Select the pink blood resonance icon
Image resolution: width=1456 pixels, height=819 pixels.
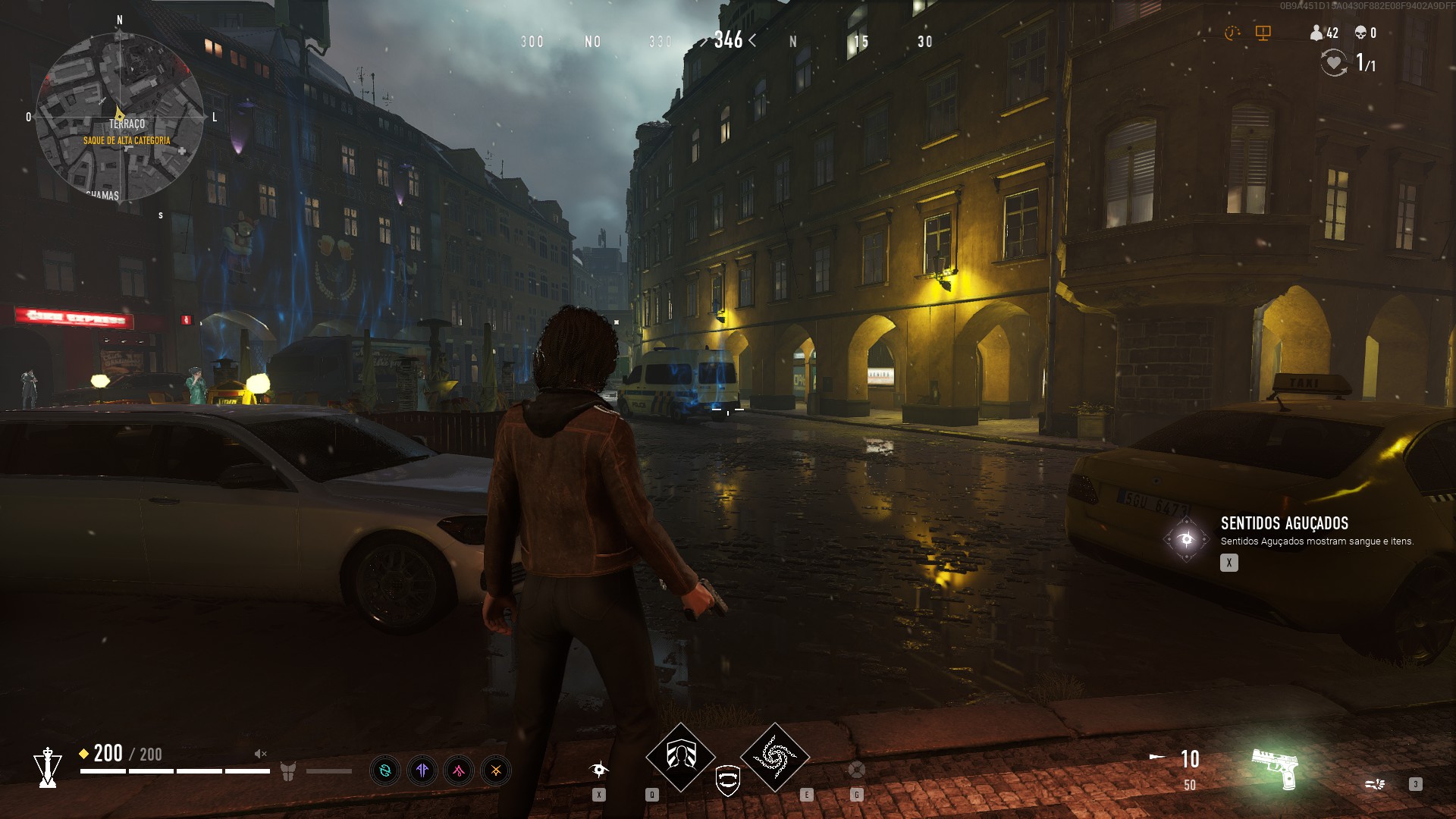tap(459, 771)
